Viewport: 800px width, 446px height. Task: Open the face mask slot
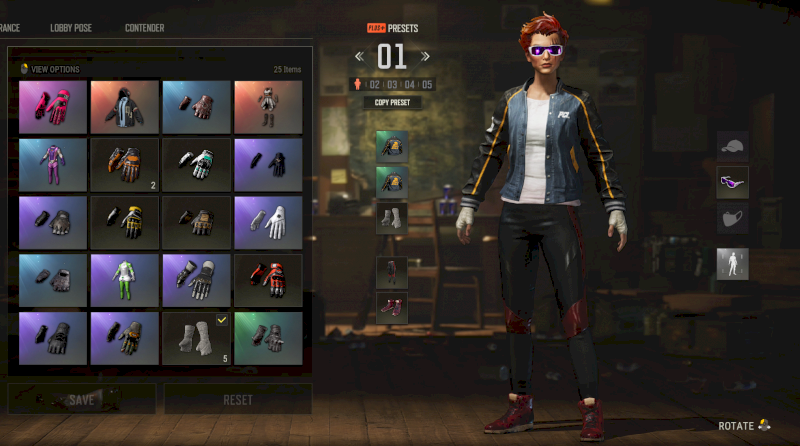coord(732,219)
